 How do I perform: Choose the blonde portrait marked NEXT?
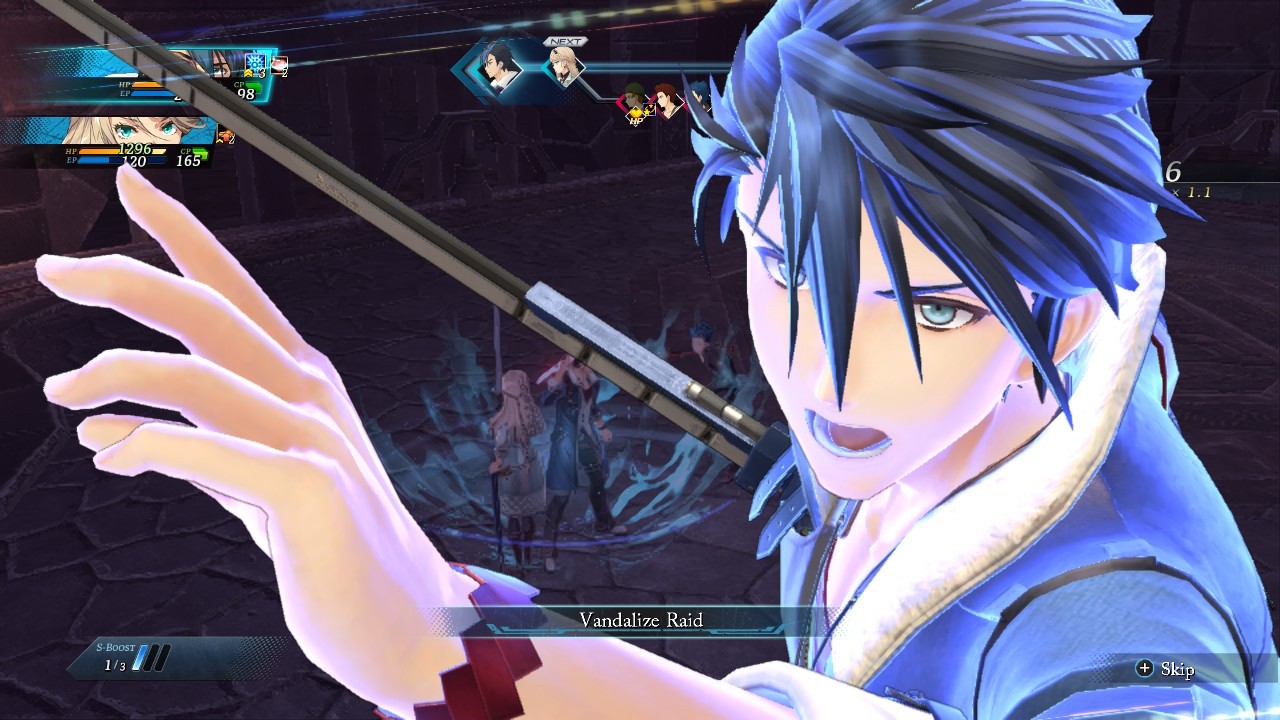point(566,68)
